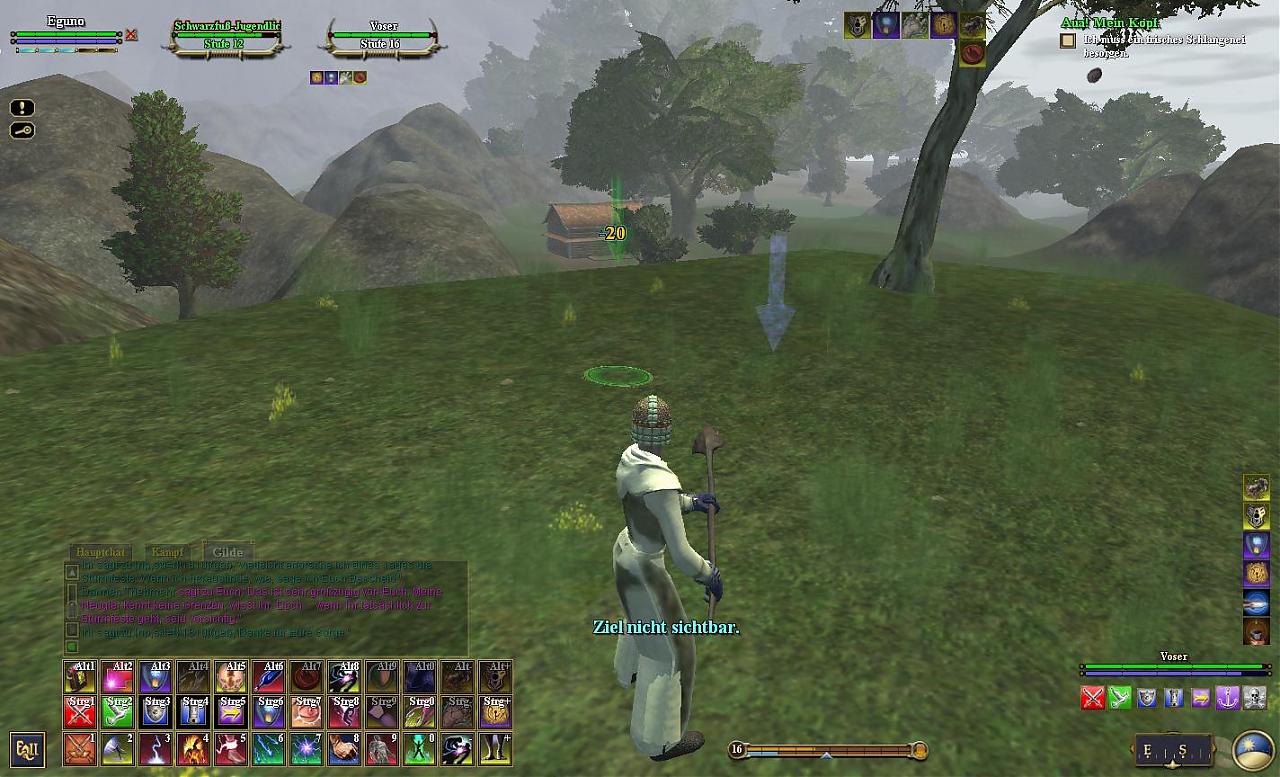Toggle the quest tracker objective checkbox
Image resolution: width=1280 pixels, height=777 pixels.
click(1068, 41)
